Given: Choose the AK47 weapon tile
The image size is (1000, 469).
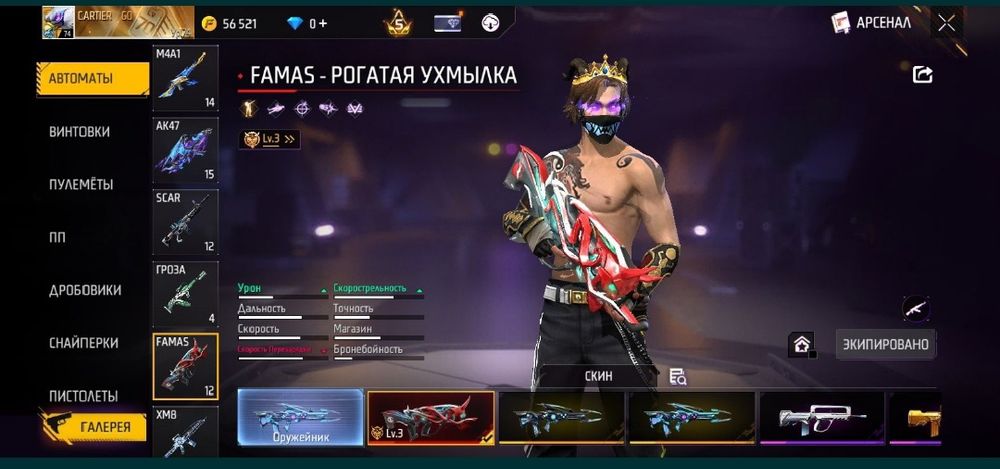Looking at the screenshot, I should click(185, 150).
